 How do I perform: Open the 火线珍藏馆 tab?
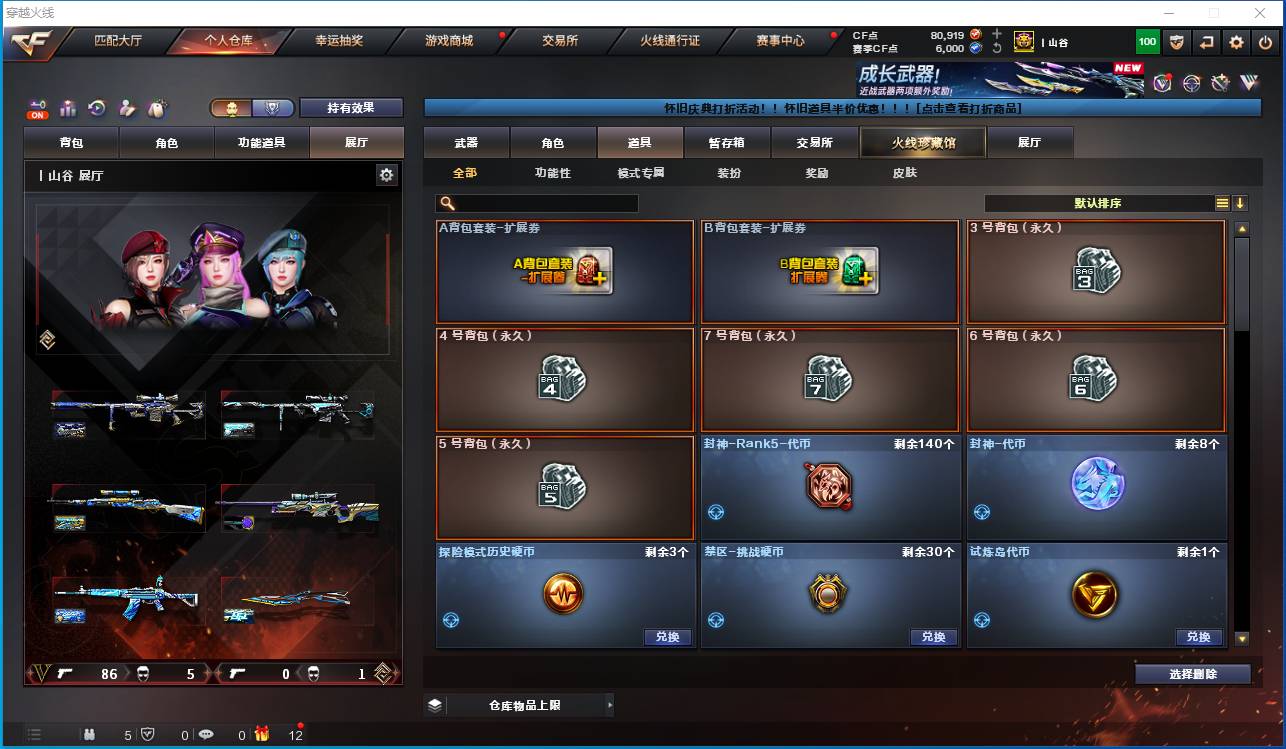click(x=921, y=142)
